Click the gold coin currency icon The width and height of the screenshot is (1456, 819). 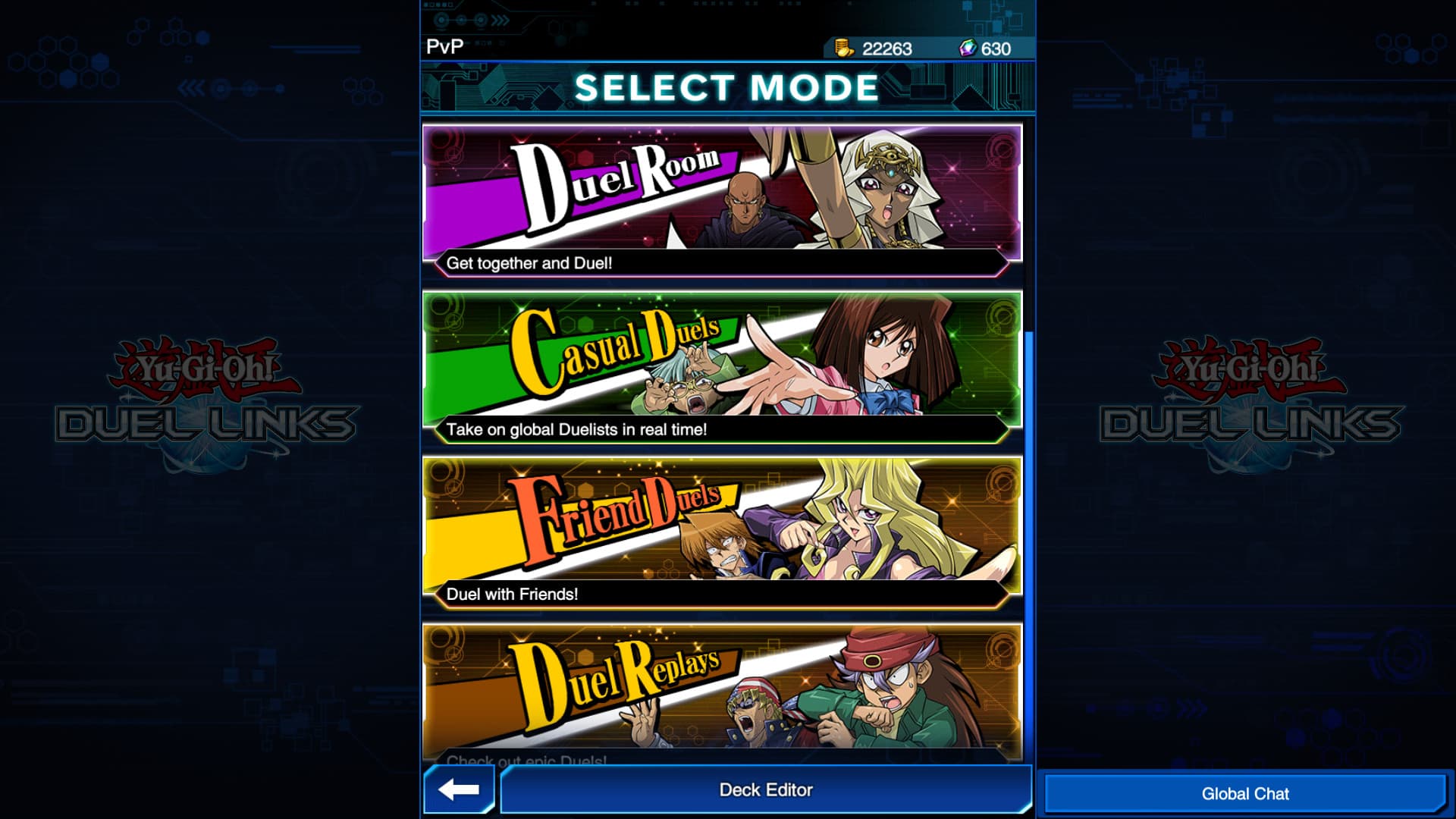pos(844,46)
